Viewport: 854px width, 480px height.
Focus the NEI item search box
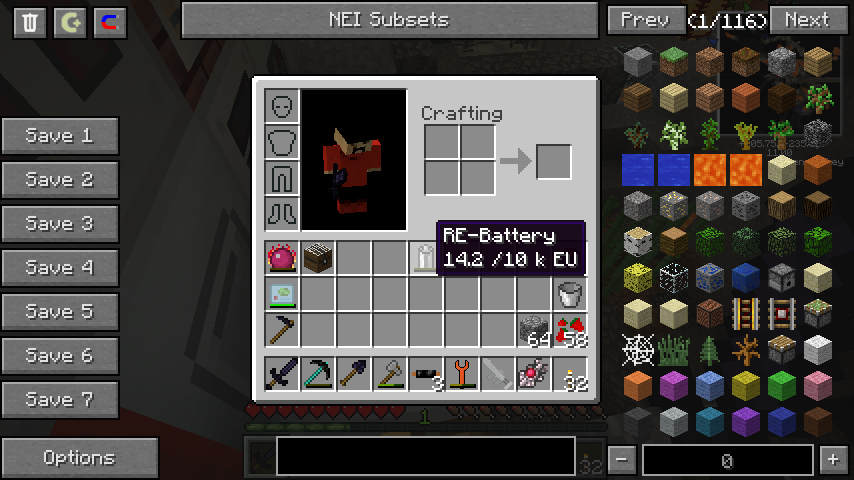point(425,456)
